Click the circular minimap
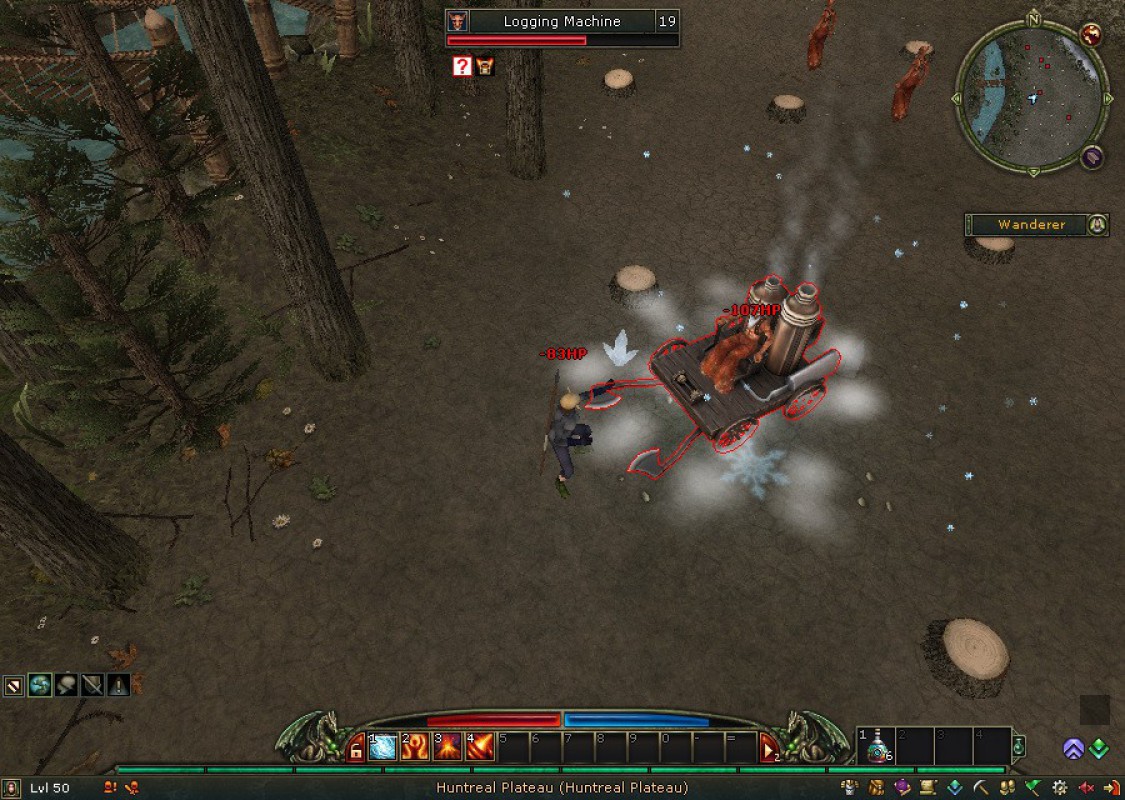The width and height of the screenshot is (1125, 800). [1032, 98]
